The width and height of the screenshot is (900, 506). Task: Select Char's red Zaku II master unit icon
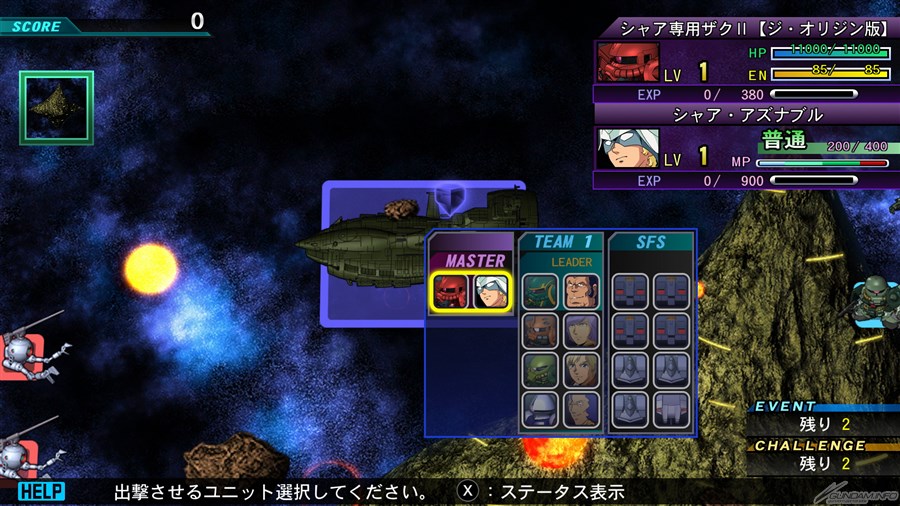tap(452, 291)
